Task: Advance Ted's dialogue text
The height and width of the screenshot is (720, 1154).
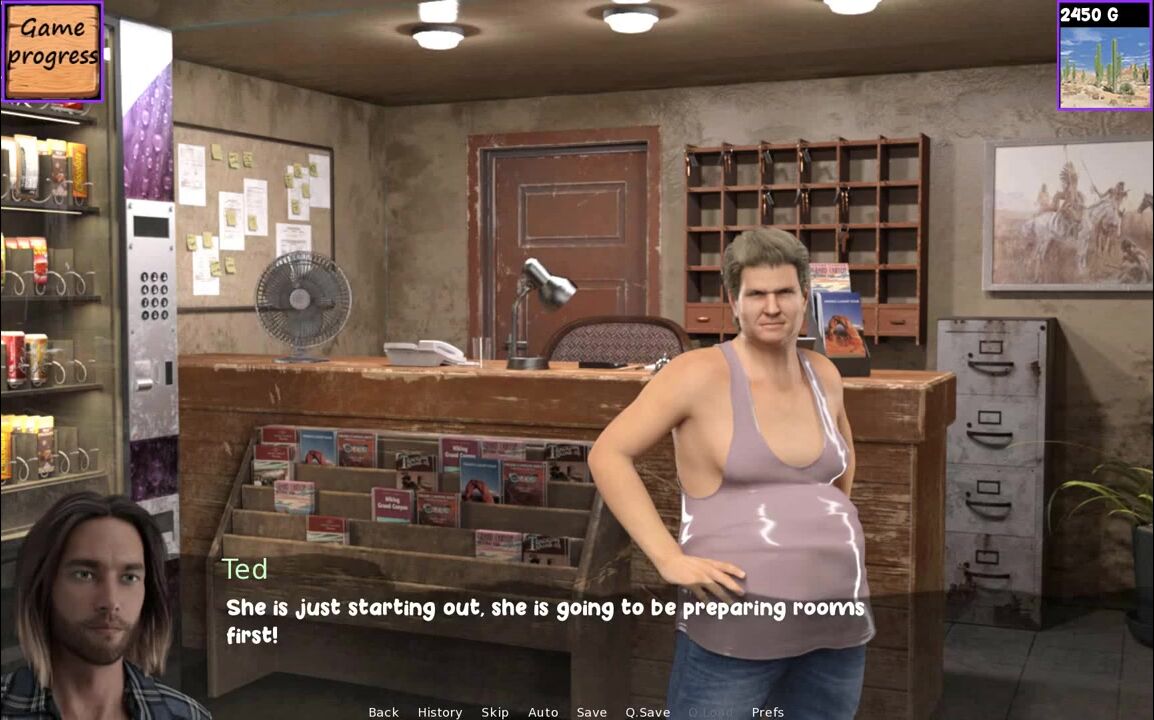Action: [x=545, y=621]
